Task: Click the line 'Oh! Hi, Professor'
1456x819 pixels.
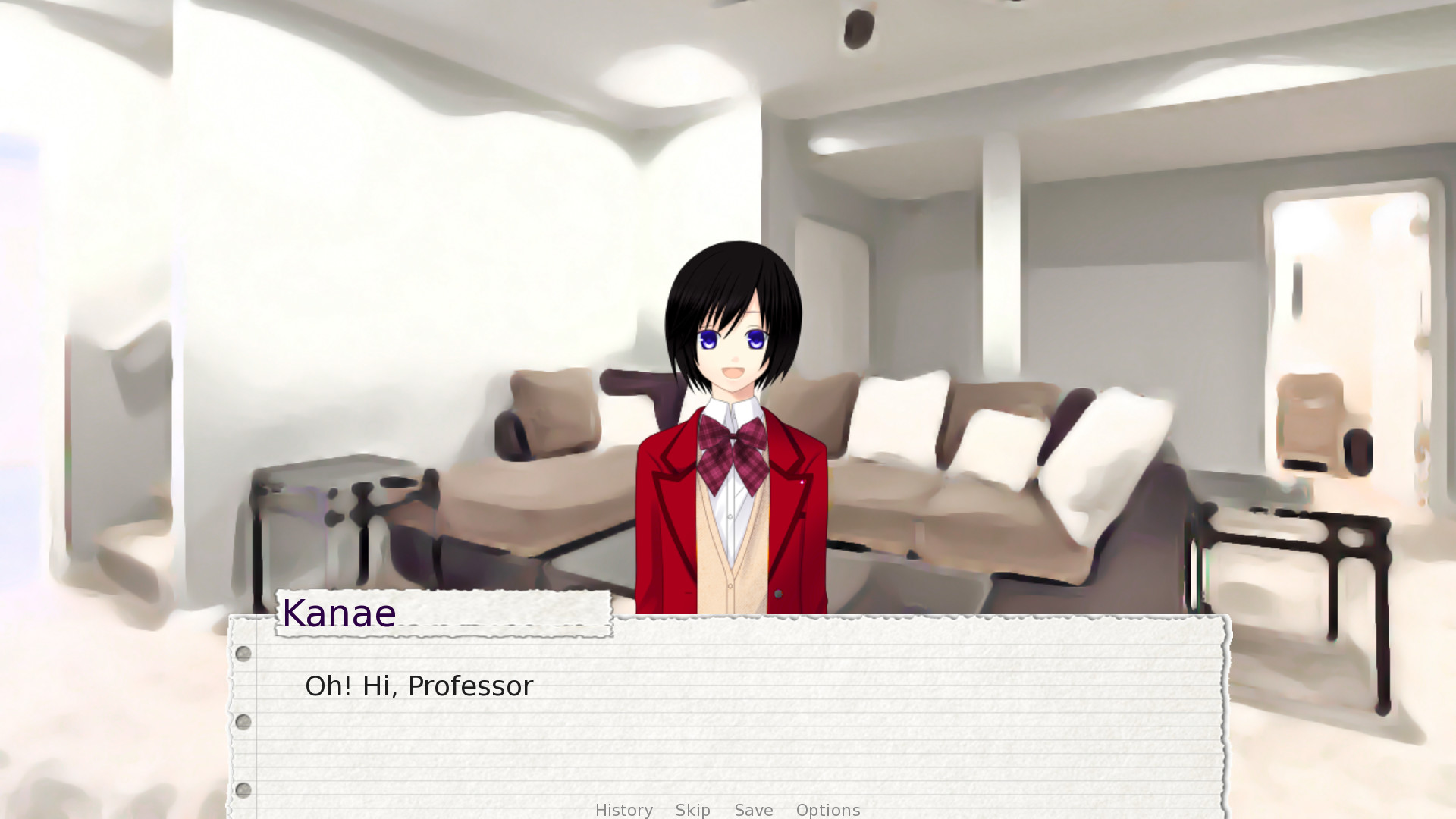Action: [x=419, y=686]
